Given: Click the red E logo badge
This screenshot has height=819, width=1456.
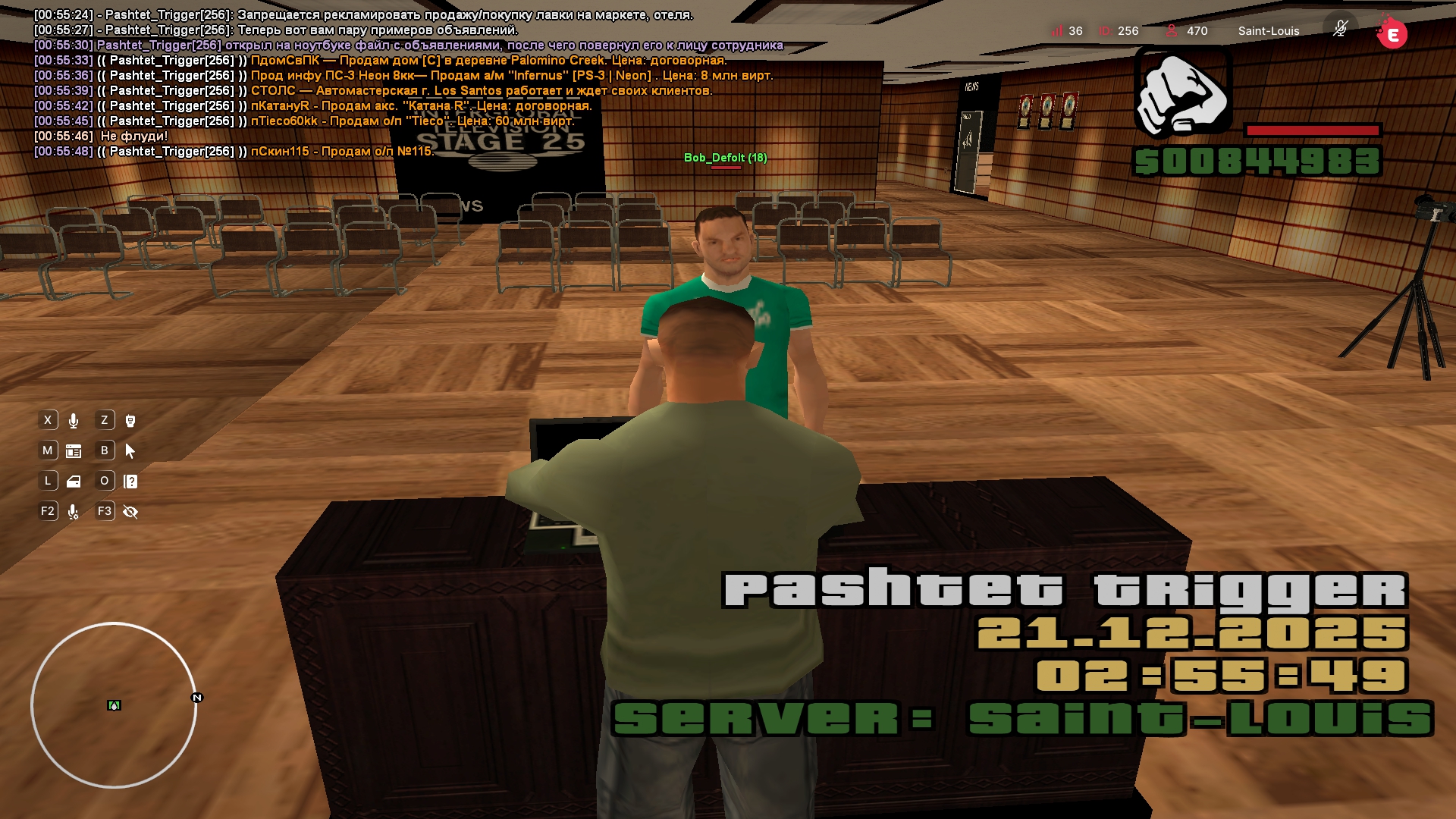Looking at the screenshot, I should click(1392, 33).
